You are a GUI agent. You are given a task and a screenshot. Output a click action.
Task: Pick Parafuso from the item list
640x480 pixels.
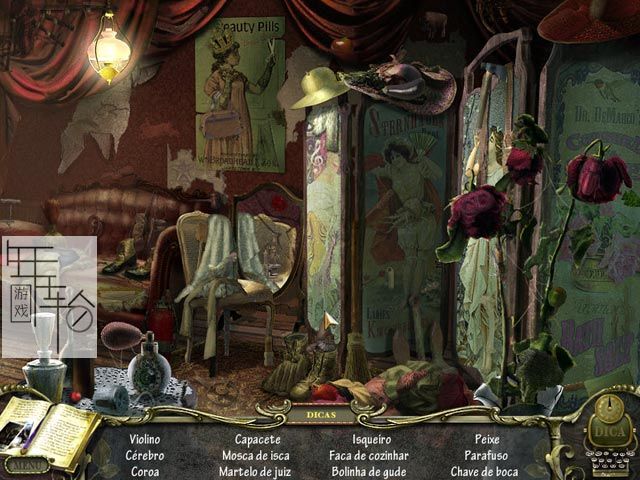coord(487,455)
